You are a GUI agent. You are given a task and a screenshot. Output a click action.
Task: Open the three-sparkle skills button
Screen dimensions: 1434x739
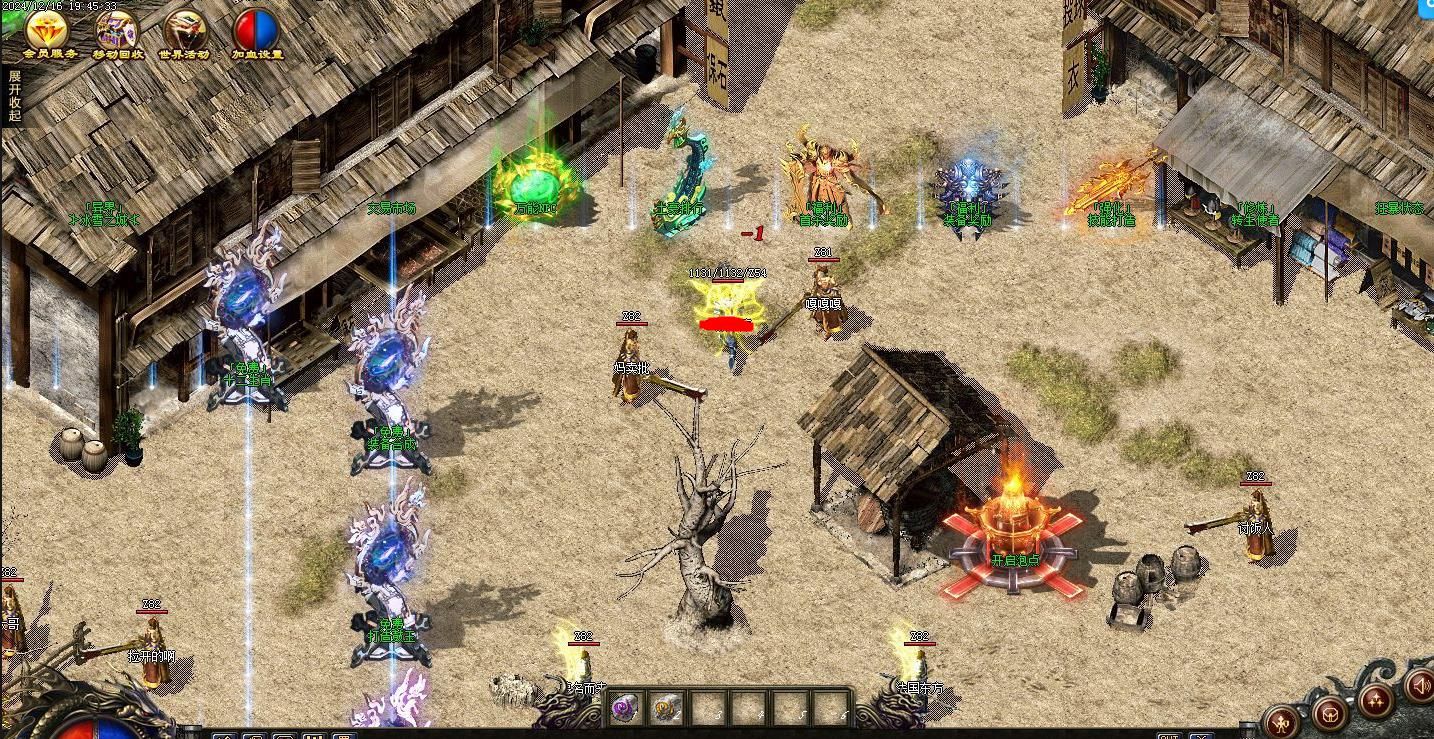click(1376, 702)
